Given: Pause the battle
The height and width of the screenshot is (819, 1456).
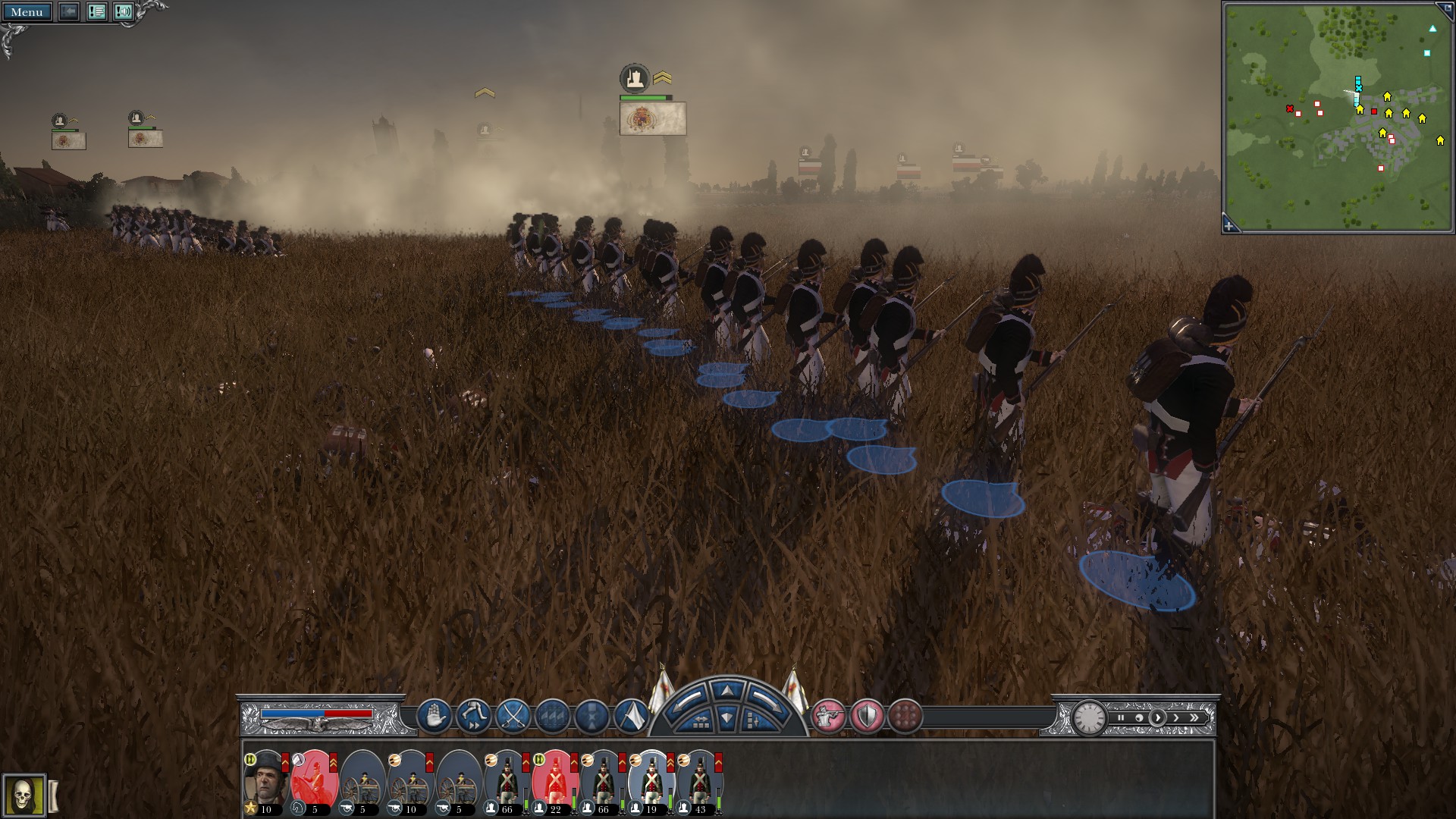Looking at the screenshot, I should 1120,717.
